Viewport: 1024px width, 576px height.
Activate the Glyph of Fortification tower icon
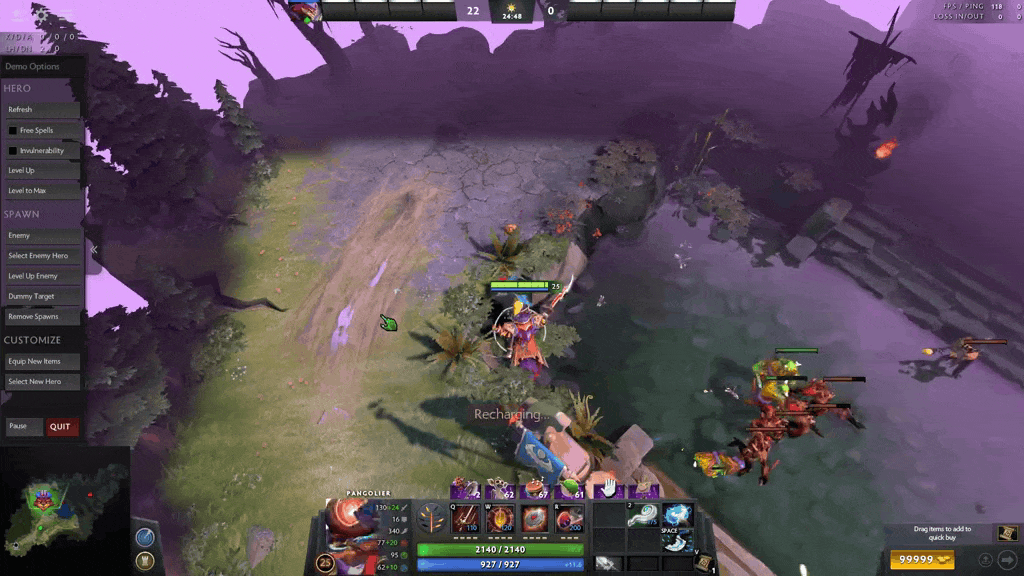[145, 560]
